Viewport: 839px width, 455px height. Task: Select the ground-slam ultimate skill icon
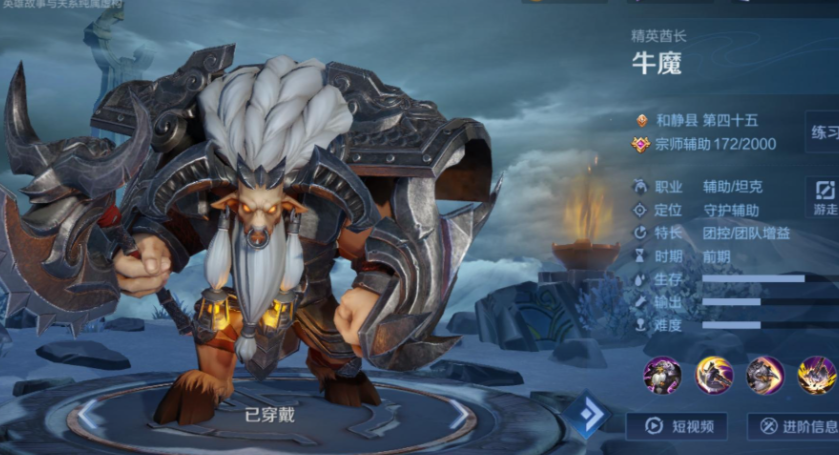[817, 375]
